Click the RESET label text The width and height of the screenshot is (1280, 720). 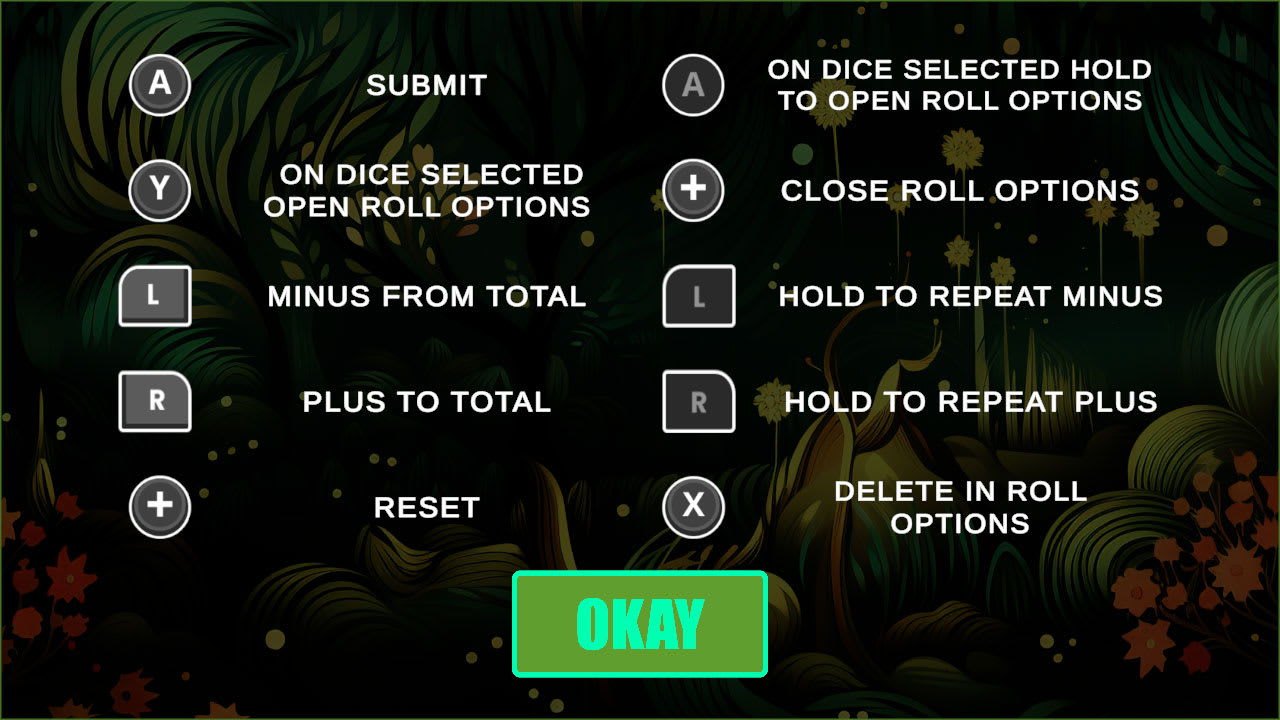click(x=426, y=507)
